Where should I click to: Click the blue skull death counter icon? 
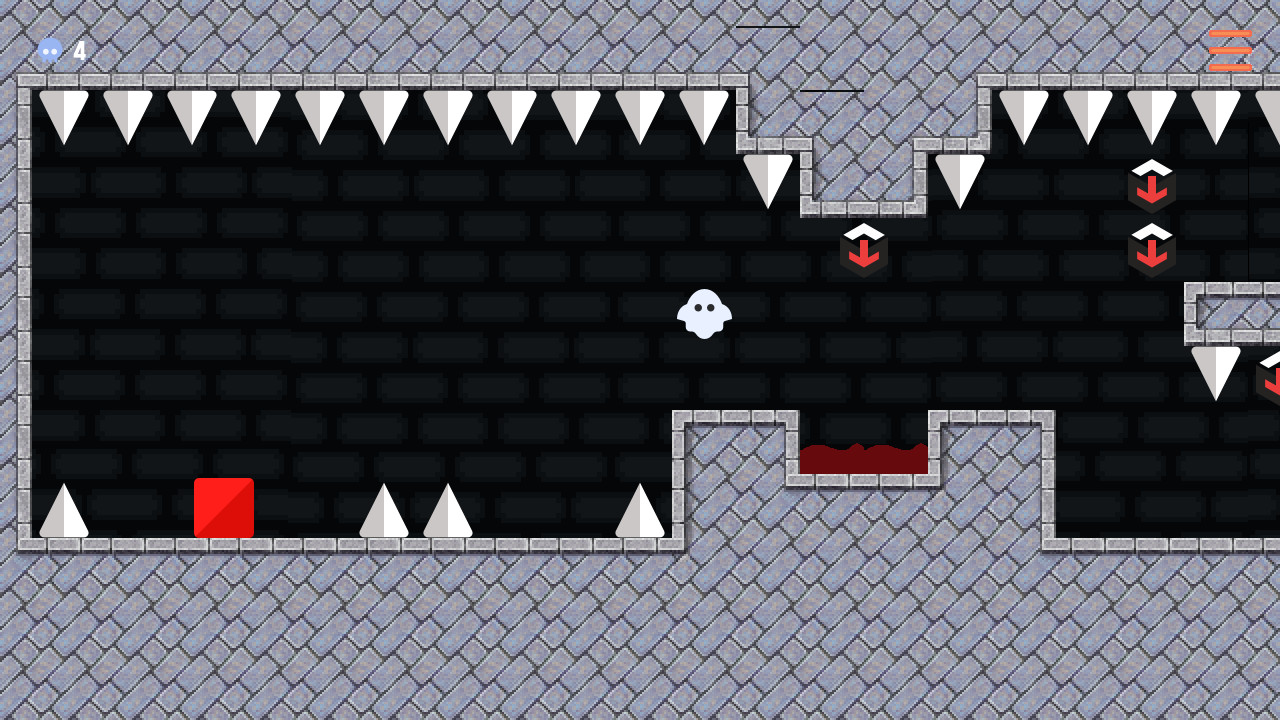click(x=50, y=50)
